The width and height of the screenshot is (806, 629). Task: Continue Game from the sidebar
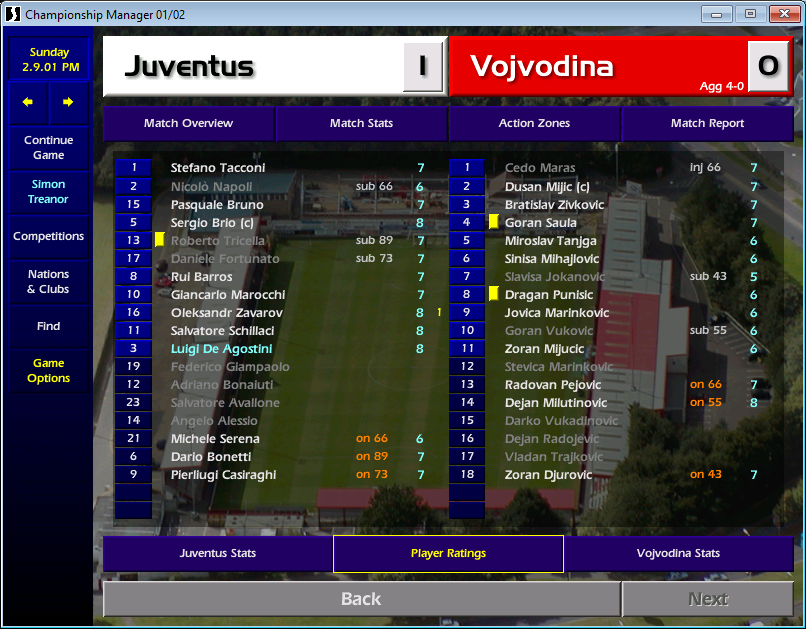click(48, 147)
